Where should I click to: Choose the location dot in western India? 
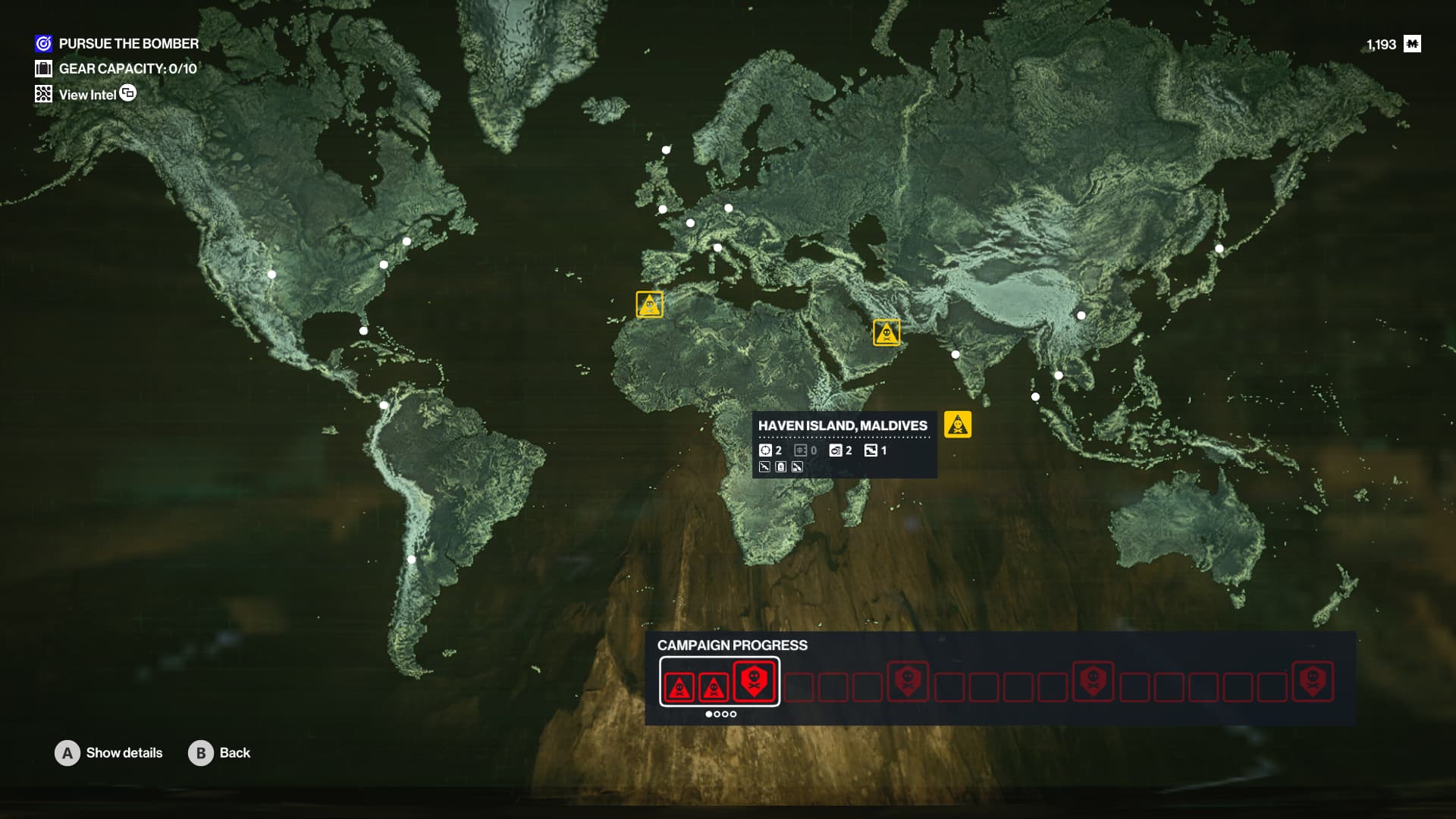click(x=955, y=355)
